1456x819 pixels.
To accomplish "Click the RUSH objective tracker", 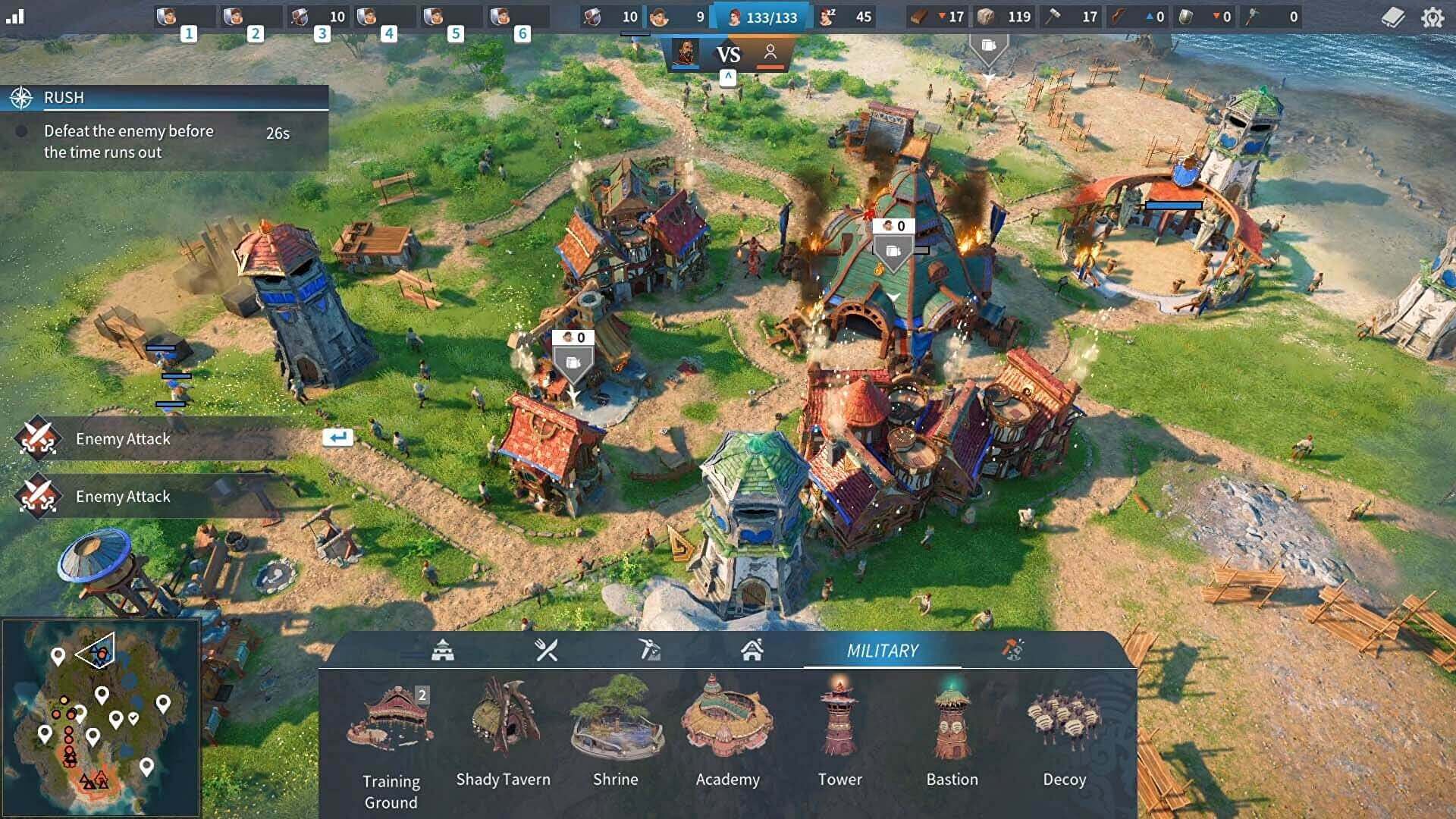I will (164, 98).
